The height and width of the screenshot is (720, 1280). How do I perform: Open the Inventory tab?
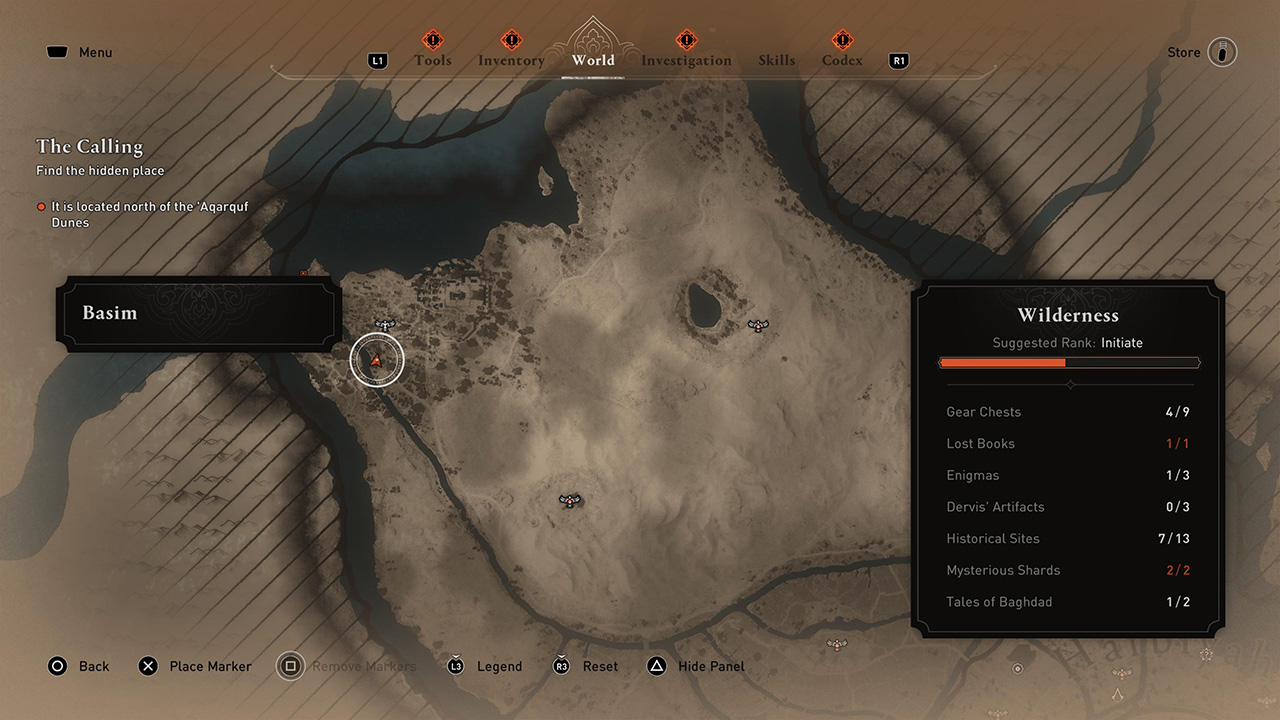tap(511, 60)
